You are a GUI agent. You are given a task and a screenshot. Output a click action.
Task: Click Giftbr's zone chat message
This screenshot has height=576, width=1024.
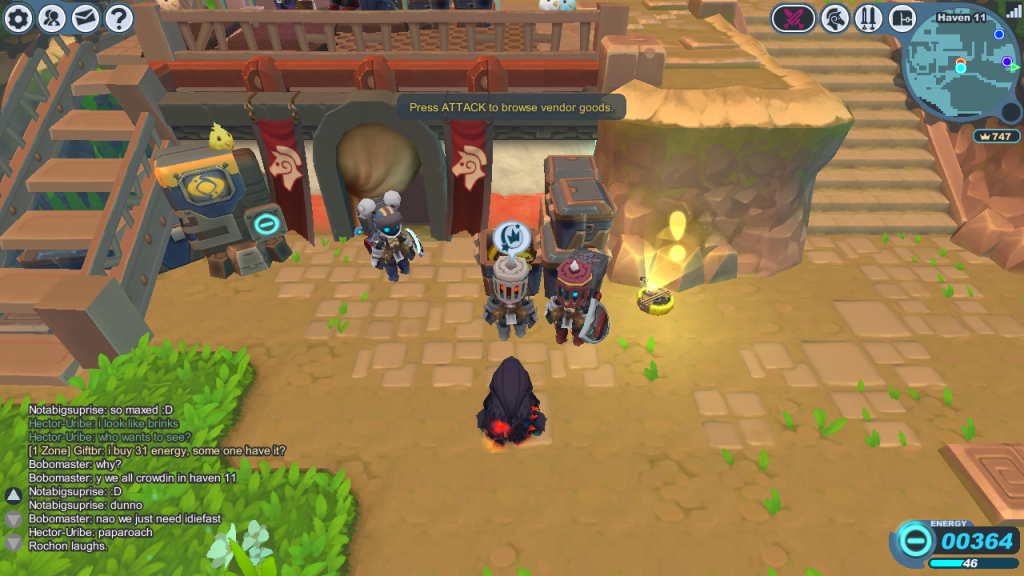[x=157, y=451]
